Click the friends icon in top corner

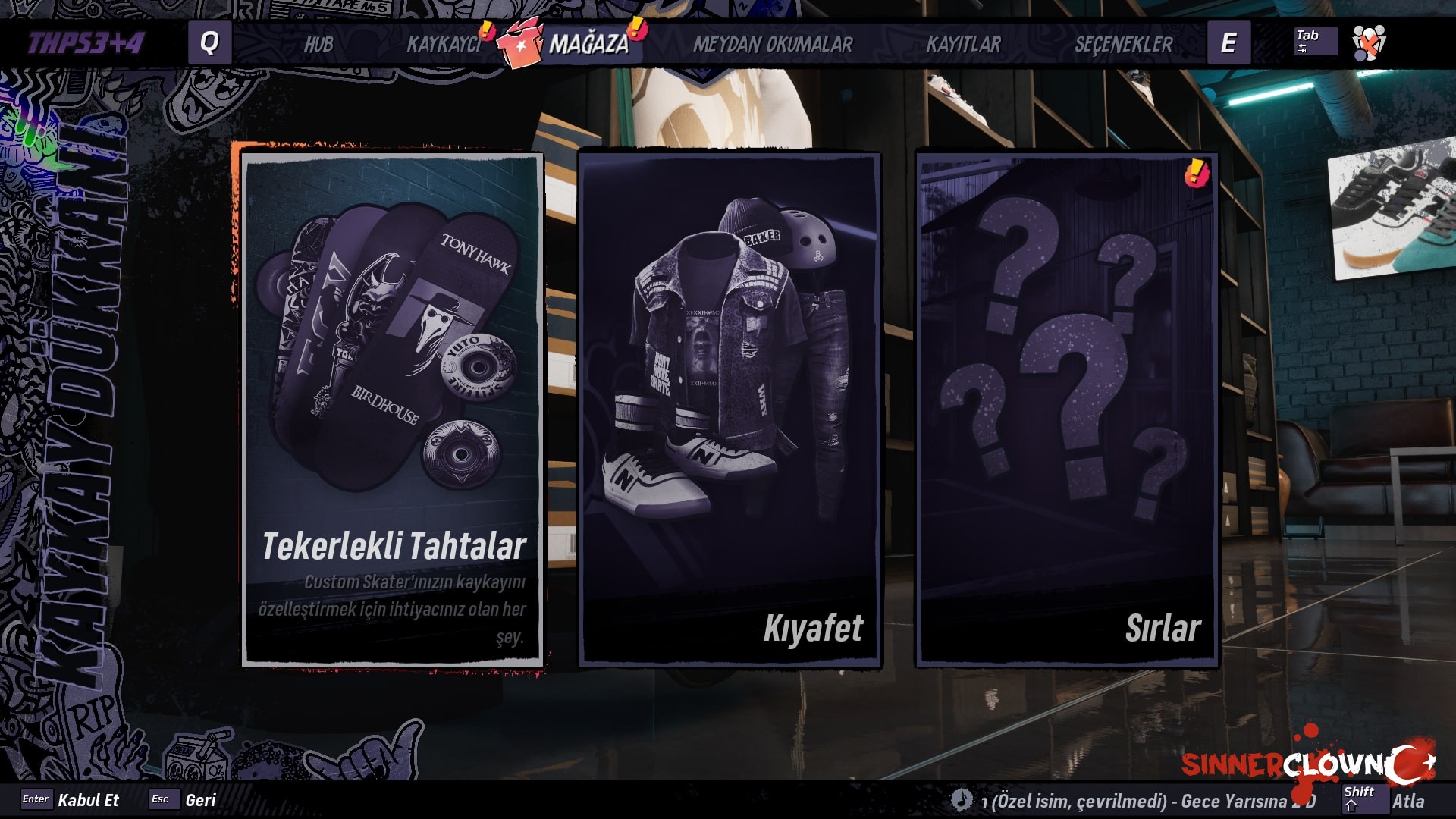(1369, 42)
